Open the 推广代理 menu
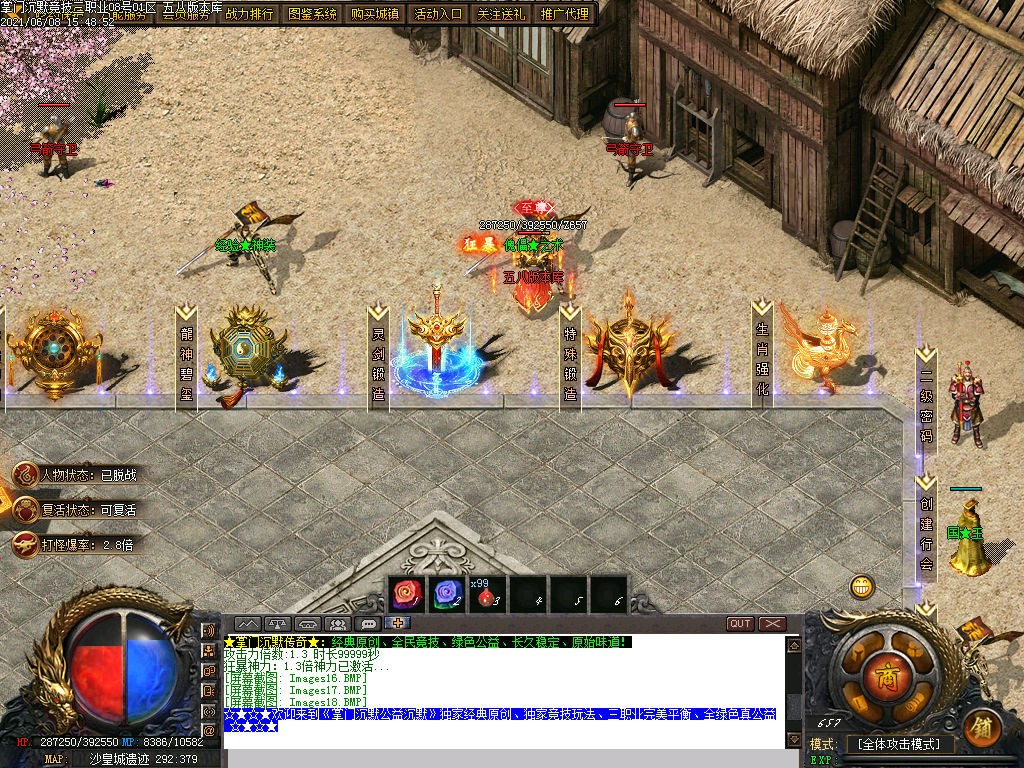The height and width of the screenshot is (768, 1024). [565, 14]
